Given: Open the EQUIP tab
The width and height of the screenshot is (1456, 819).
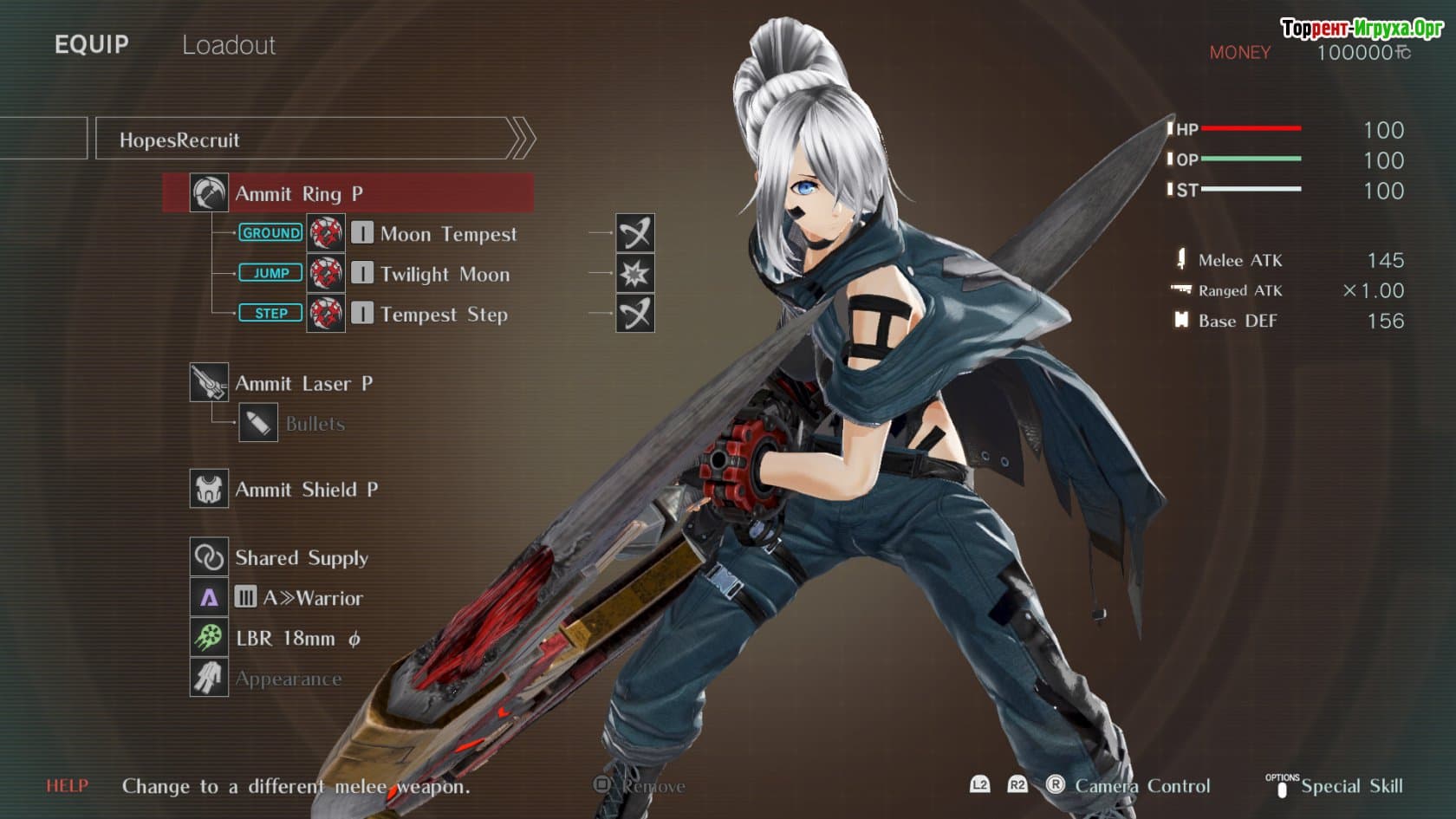Looking at the screenshot, I should [x=91, y=45].
